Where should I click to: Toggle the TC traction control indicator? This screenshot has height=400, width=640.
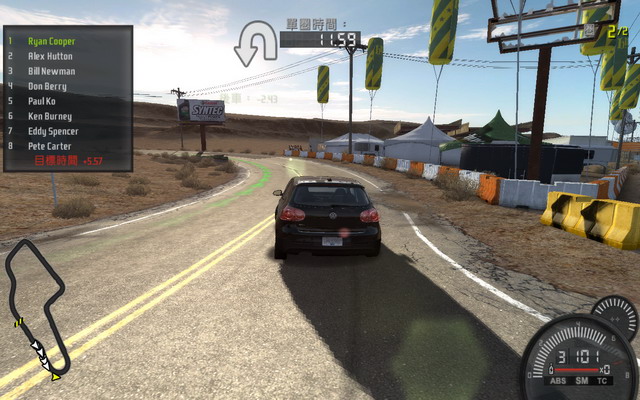point(602,379)
